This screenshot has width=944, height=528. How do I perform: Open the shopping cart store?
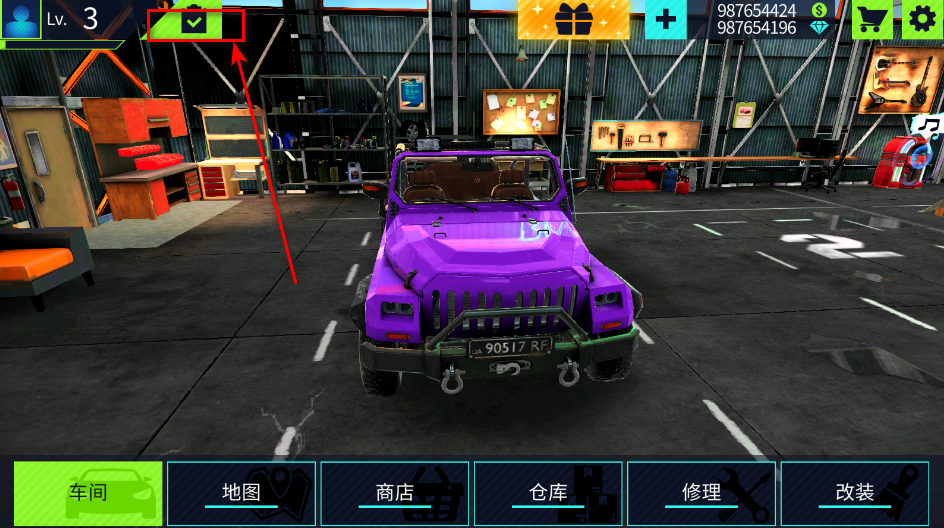[872, 19]
